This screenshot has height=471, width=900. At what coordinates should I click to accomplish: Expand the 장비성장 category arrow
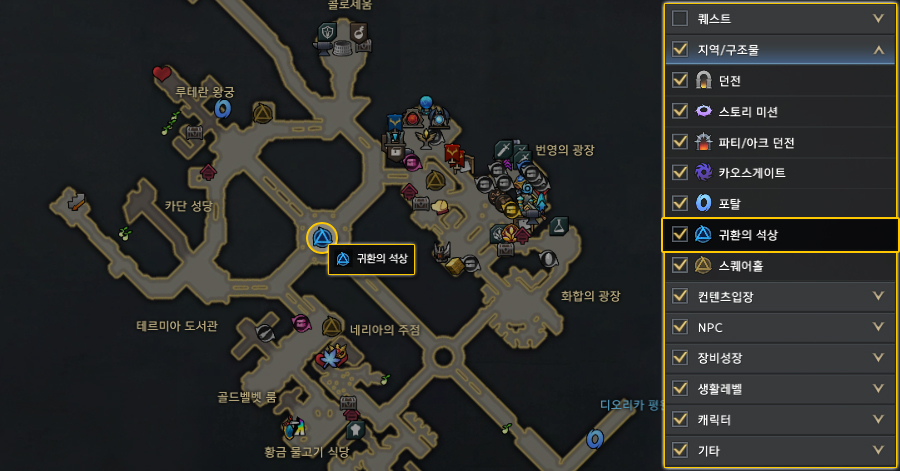[878, 358]
